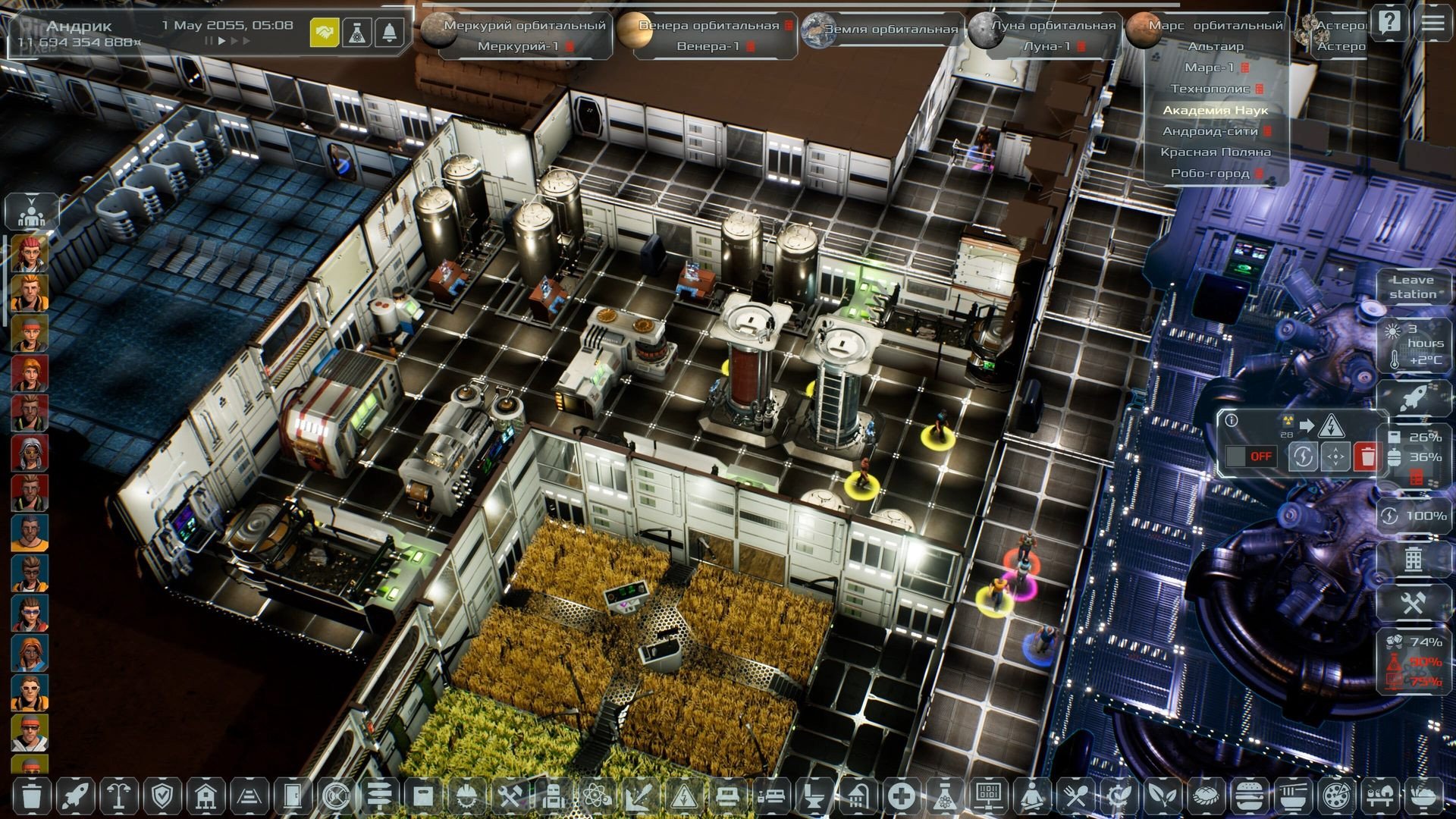
Task: Open the crossed wrench and hammer side panel
Action: (x=1412, y=604)
